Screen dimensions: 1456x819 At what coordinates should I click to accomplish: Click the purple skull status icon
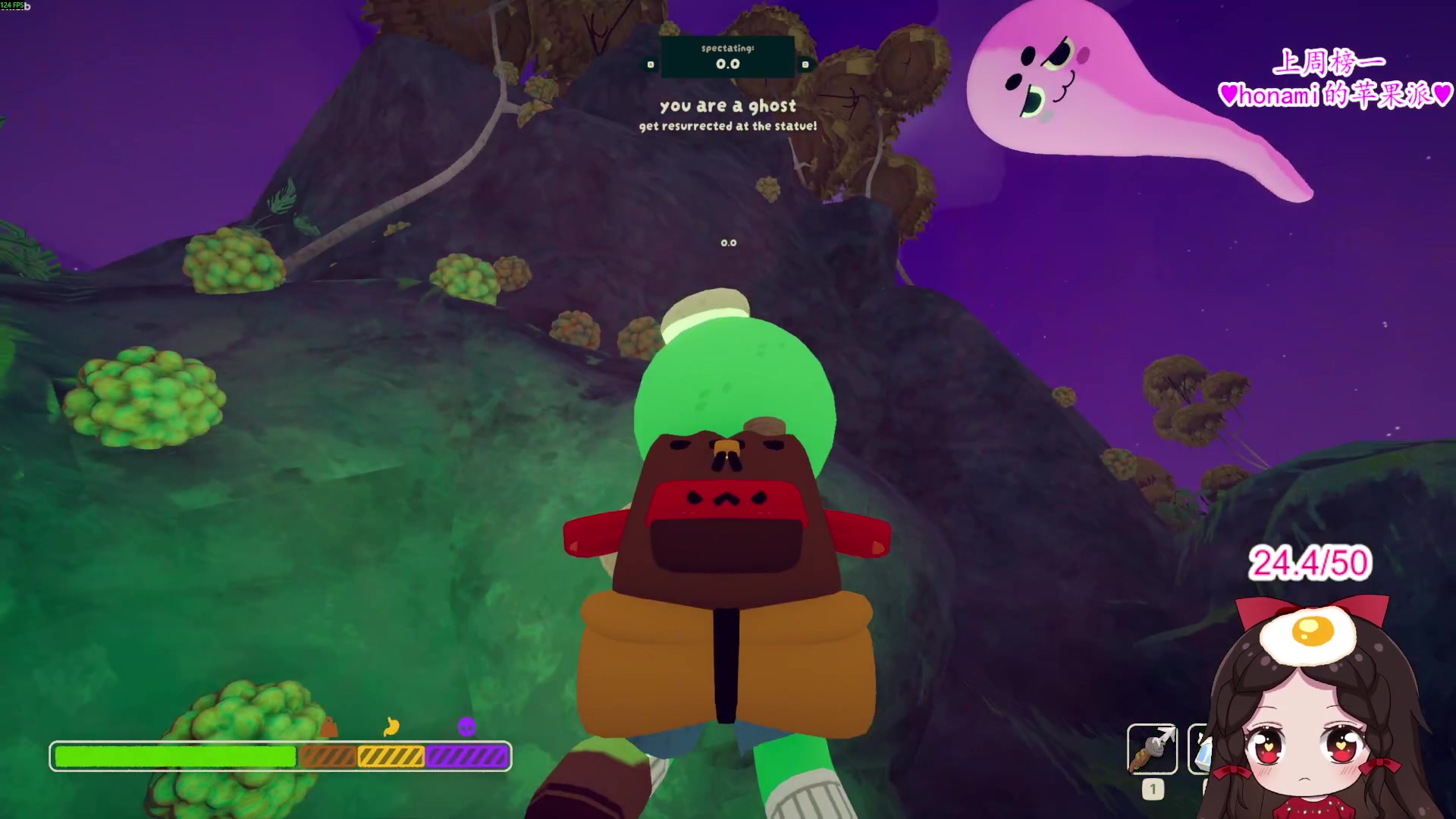click(466, 726)
